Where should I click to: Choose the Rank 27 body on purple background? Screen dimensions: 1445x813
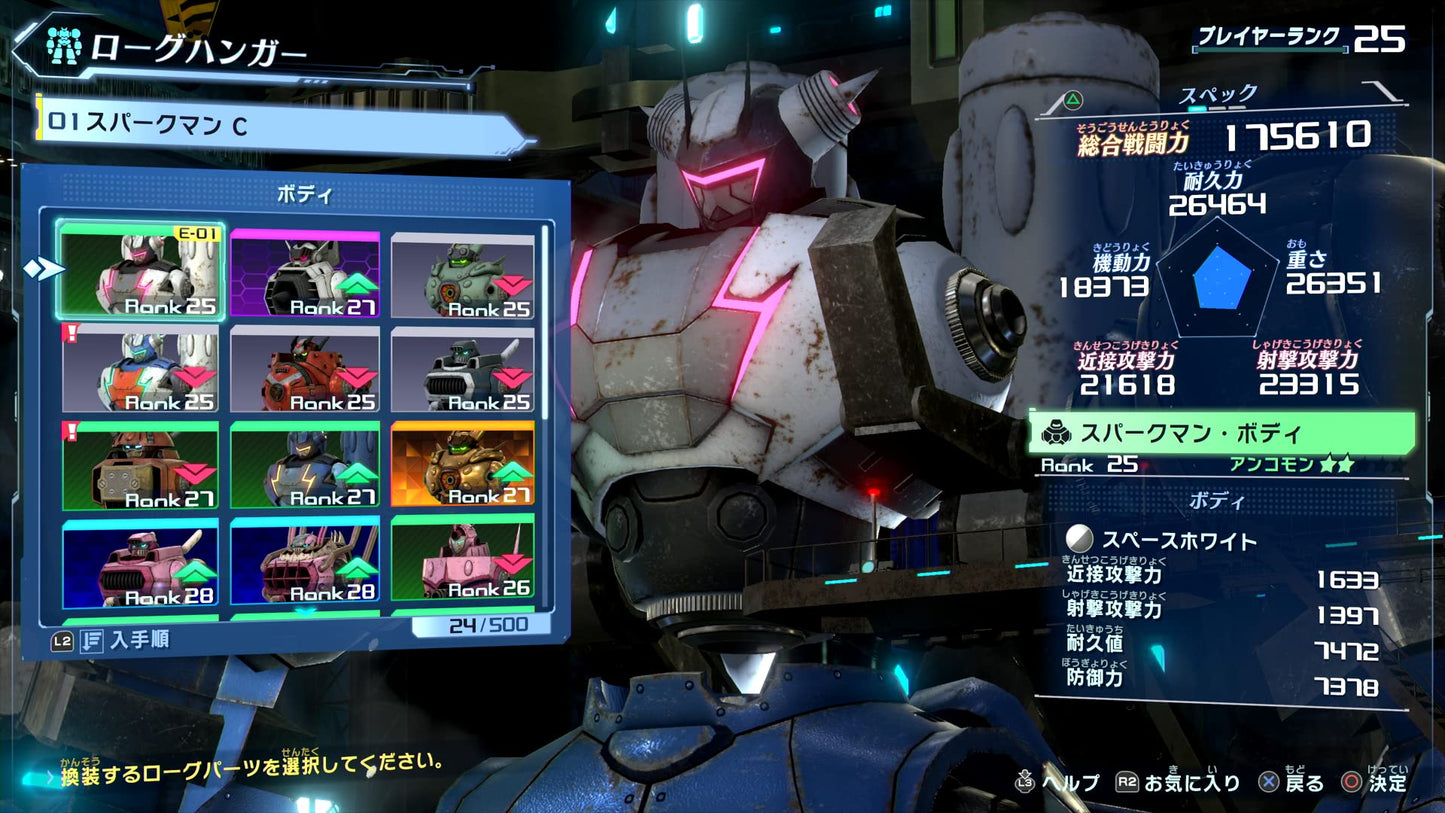point(305,275)
